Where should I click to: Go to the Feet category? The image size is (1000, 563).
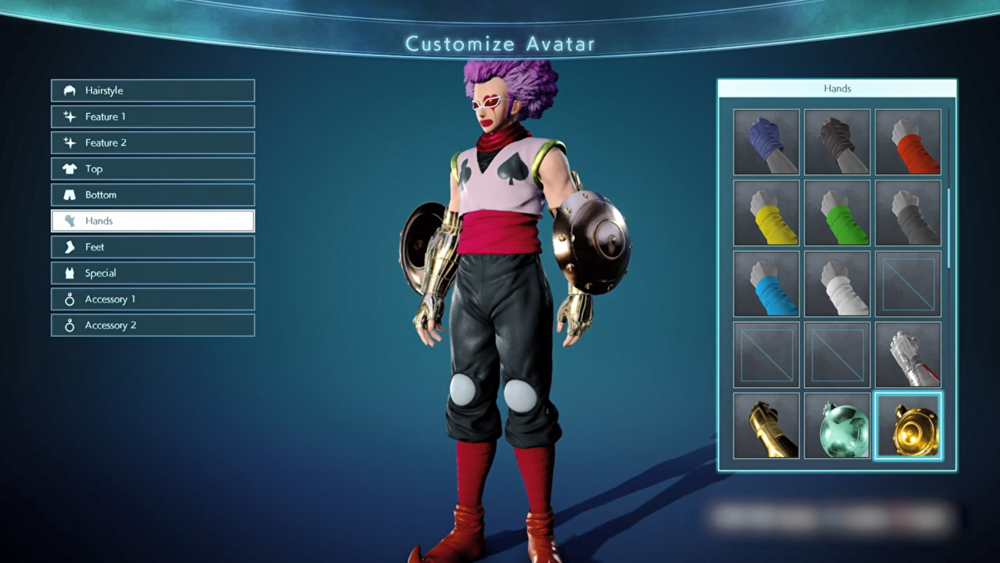click(x=153, y=247)
